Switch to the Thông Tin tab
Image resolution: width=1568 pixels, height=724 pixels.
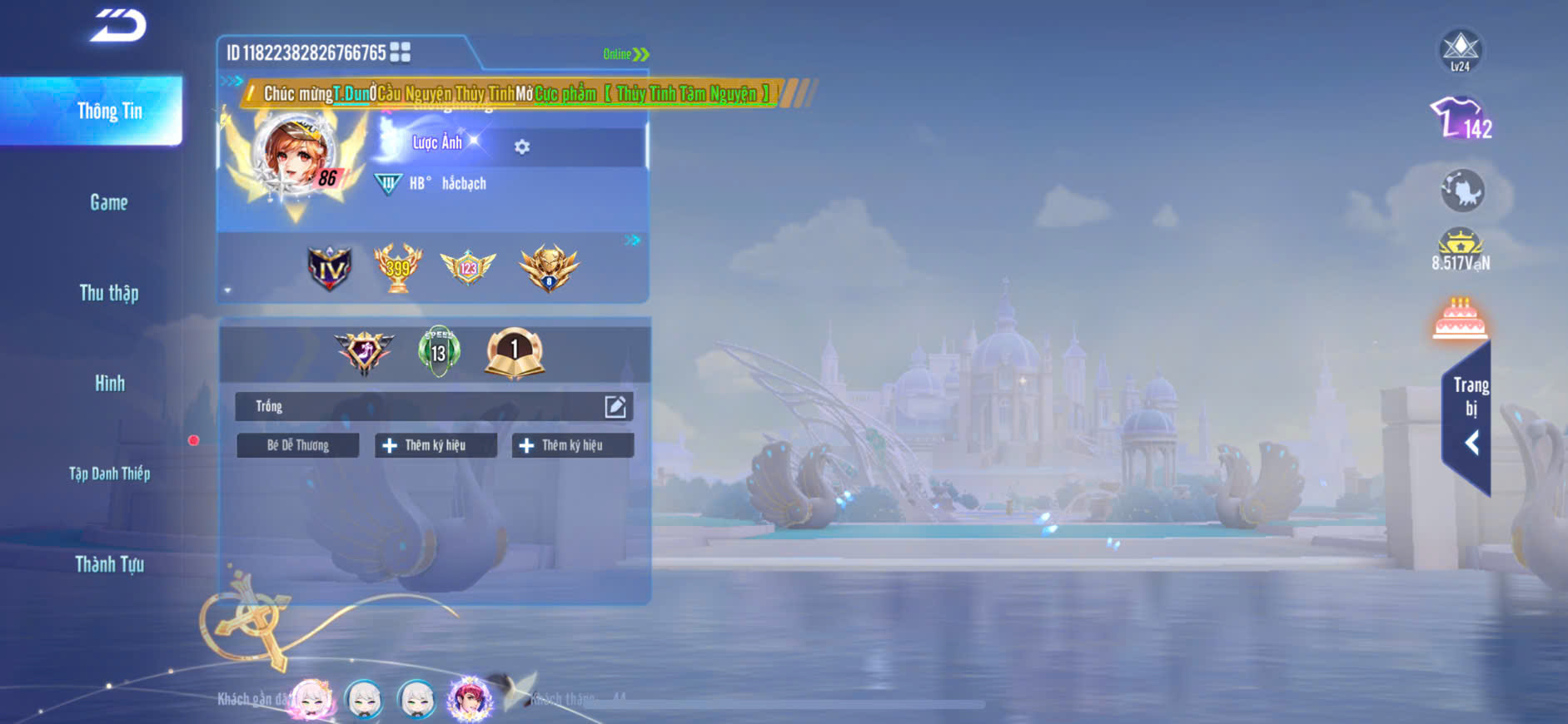point(109,112)
